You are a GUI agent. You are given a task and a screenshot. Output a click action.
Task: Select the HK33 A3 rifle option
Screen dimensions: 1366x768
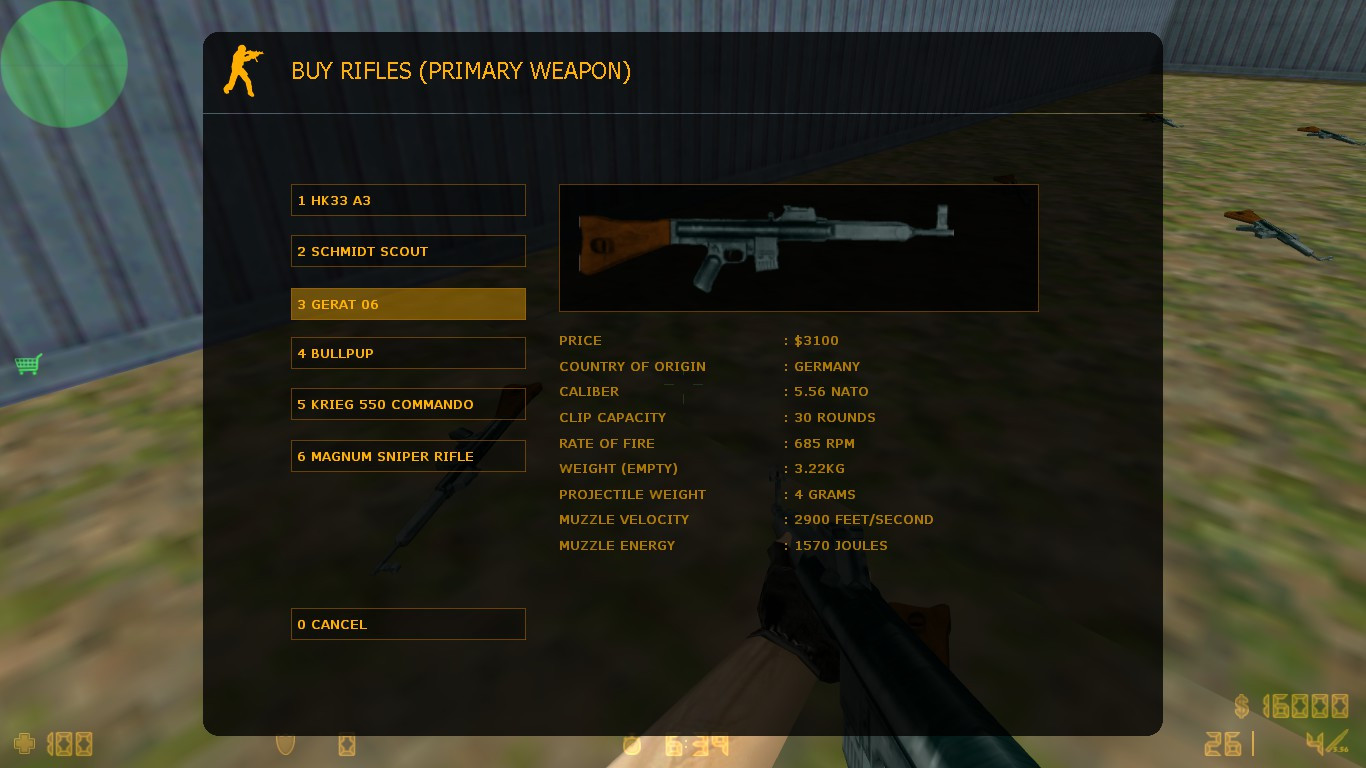pos(408,199)
